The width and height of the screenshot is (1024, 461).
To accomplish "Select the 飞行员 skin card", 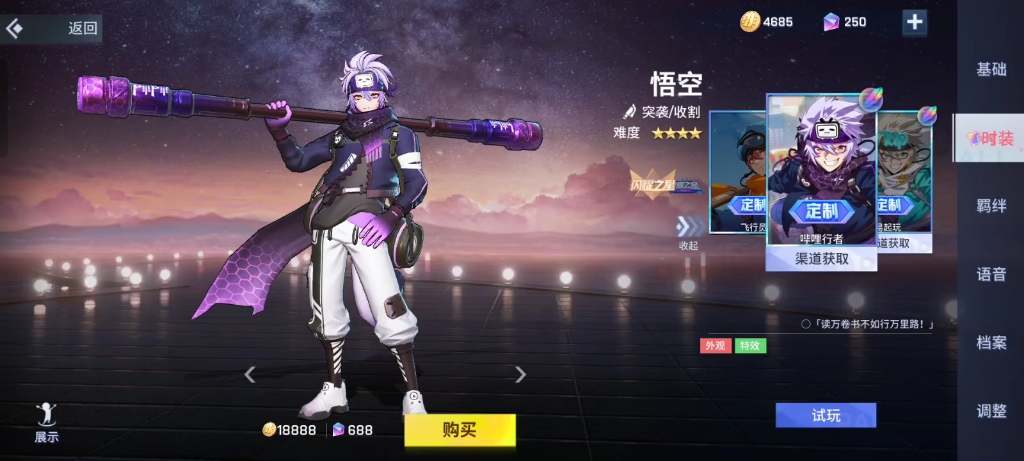I will [x=738, y=172].
